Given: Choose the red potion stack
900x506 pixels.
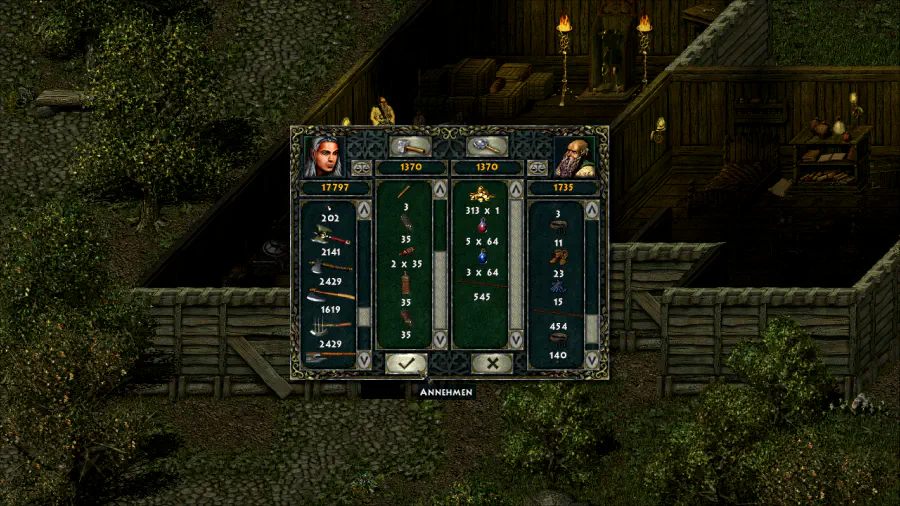Looking at the screenshot, I should [x=479, y=226].
